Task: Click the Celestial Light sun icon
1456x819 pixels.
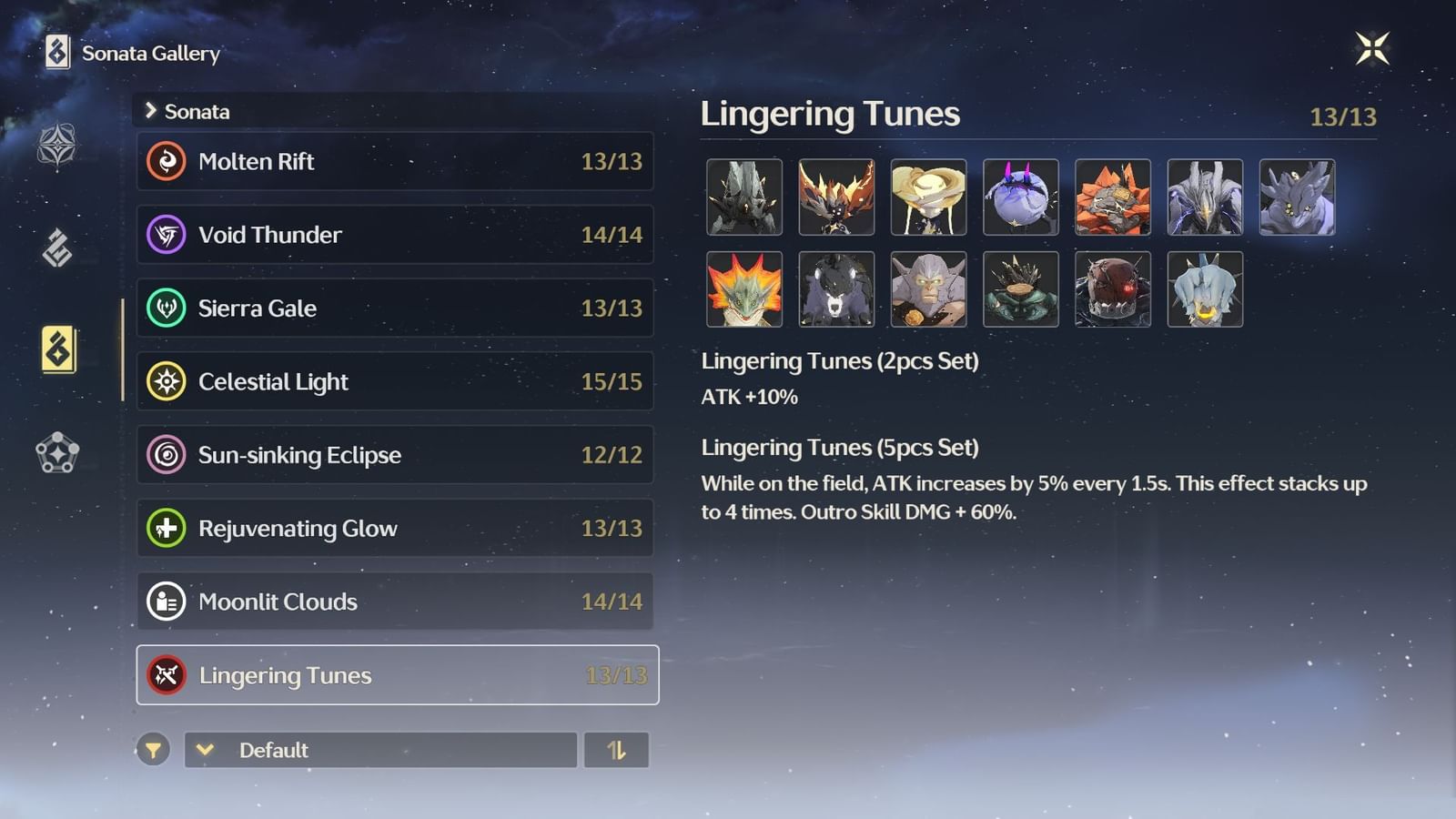Action: (x=167, y=381)
